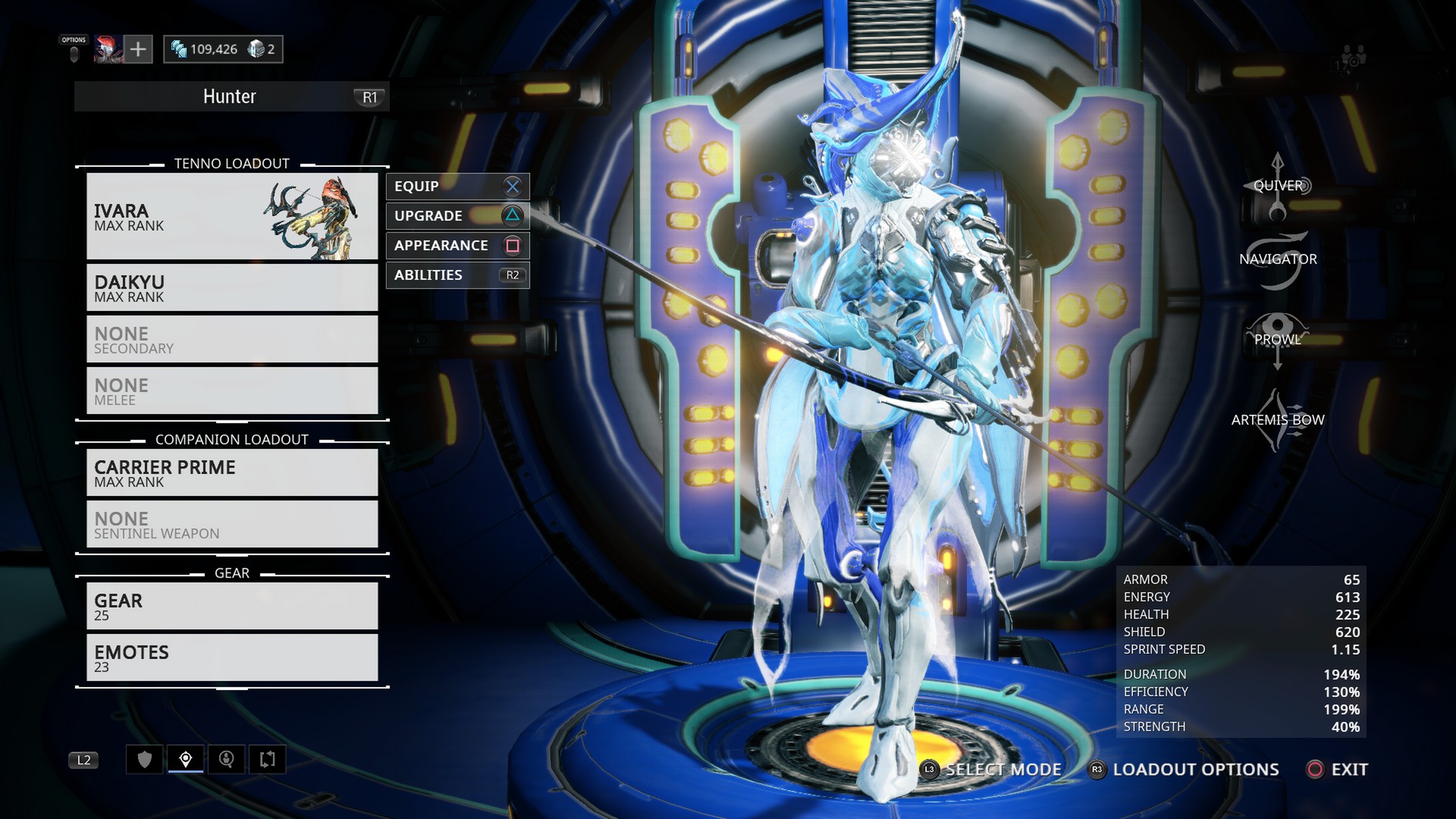Switch to the shield mode tab
The image size is (1456, 819).
145,759
